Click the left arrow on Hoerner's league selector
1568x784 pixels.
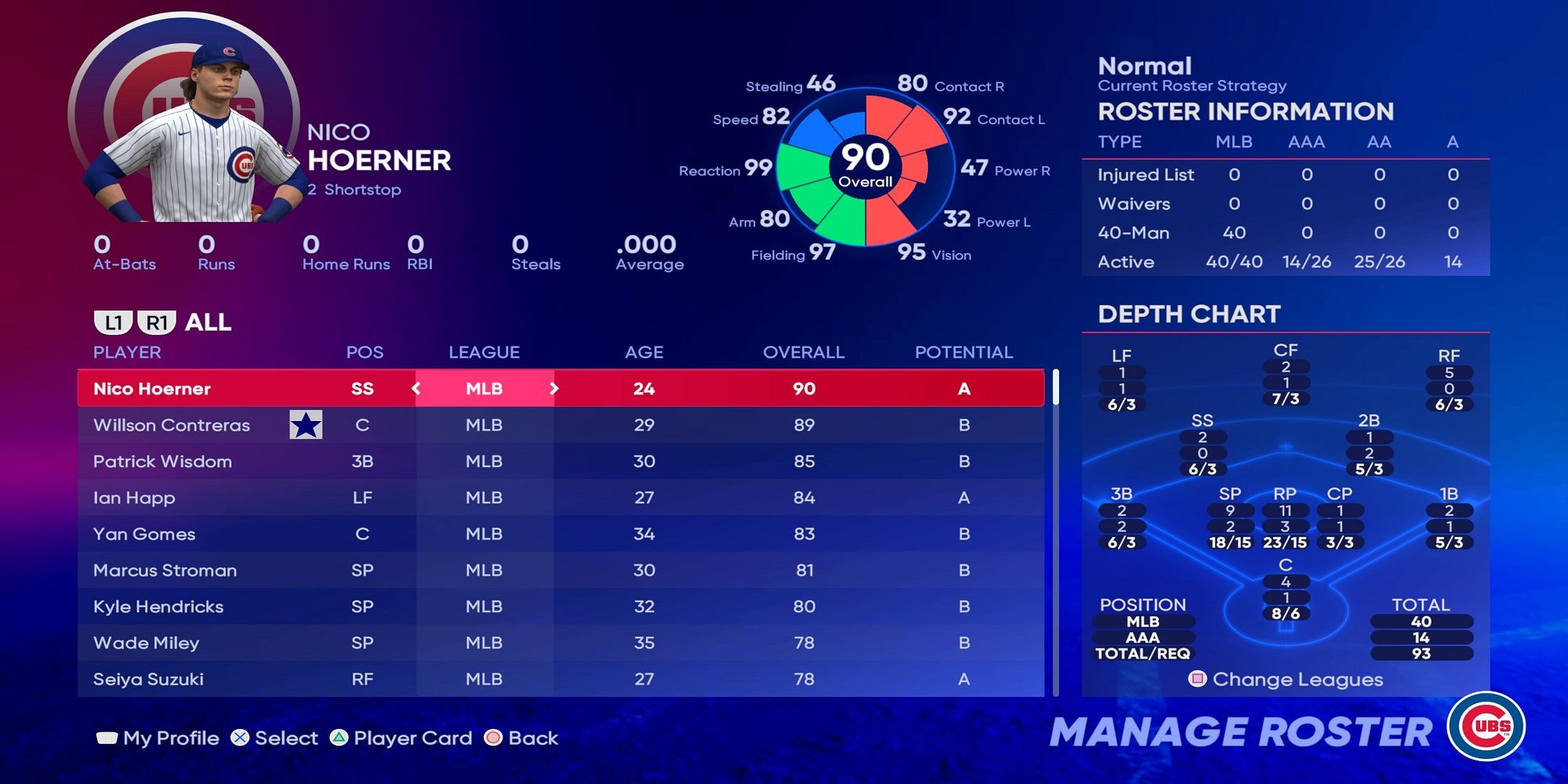(418, 388)
